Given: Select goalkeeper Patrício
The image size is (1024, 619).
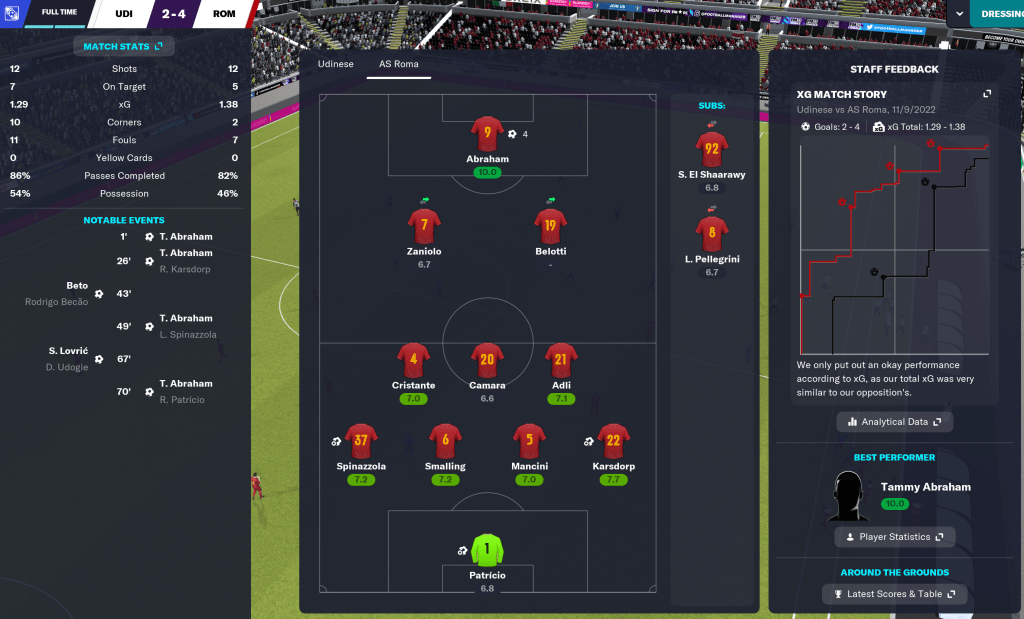Looking at the screenshot, I should pos(487,550).
